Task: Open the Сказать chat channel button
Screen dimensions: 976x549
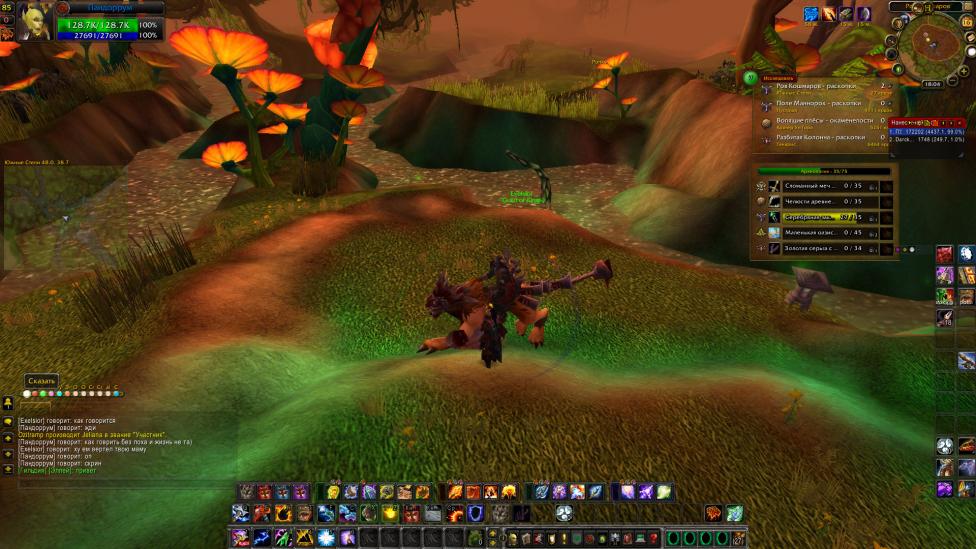Action: pyautogui.click(x=42, y=381)
